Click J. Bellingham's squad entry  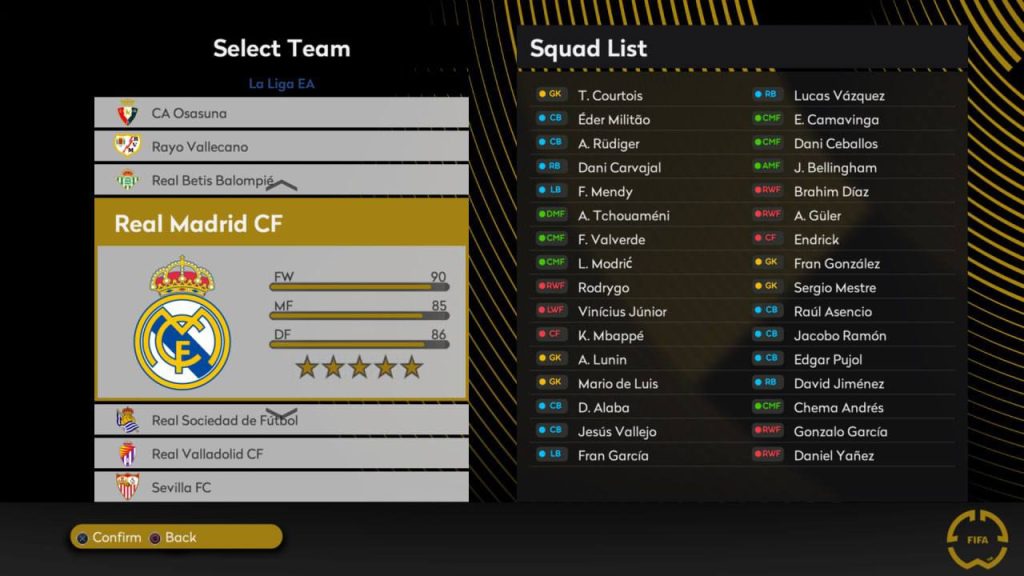[x=834, y=168]
